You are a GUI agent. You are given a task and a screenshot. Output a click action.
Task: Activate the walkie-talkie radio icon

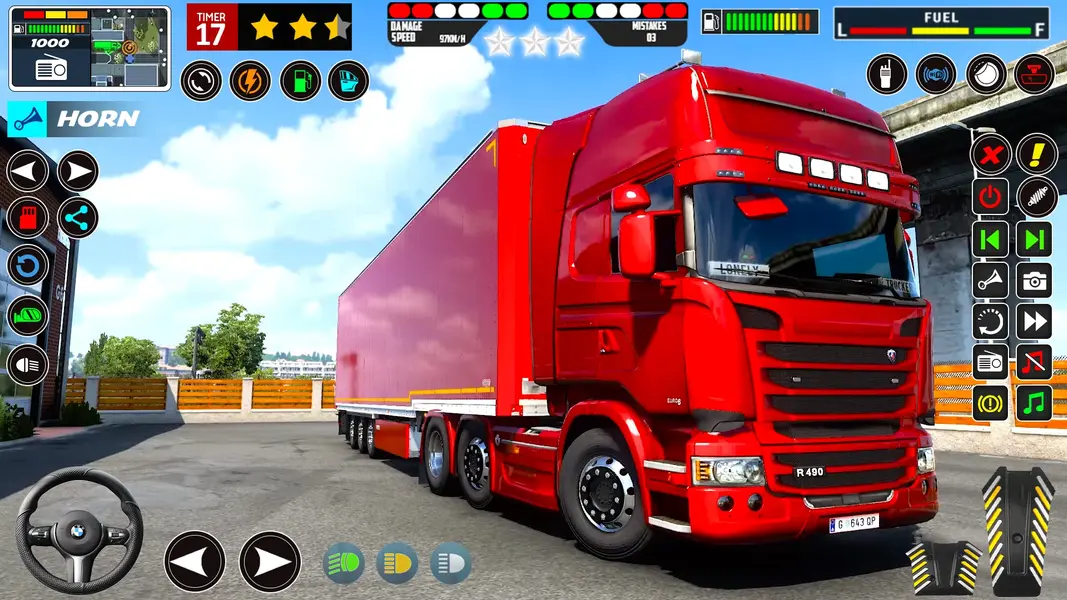click(886, 75)
